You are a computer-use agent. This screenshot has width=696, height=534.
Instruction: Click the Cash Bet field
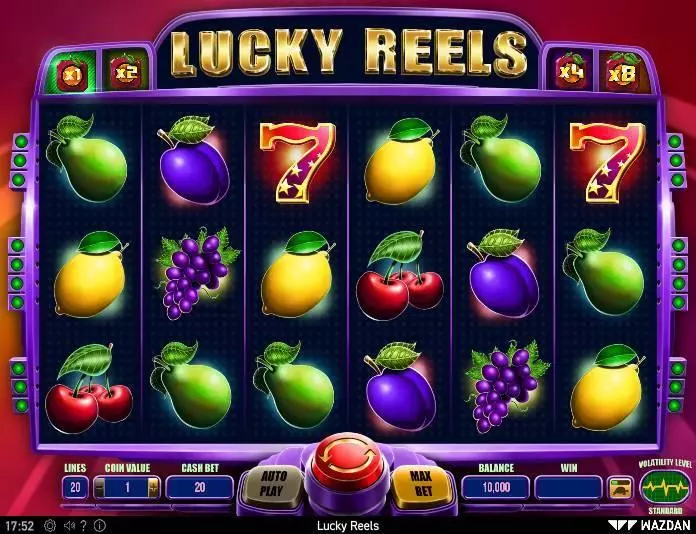199,487
